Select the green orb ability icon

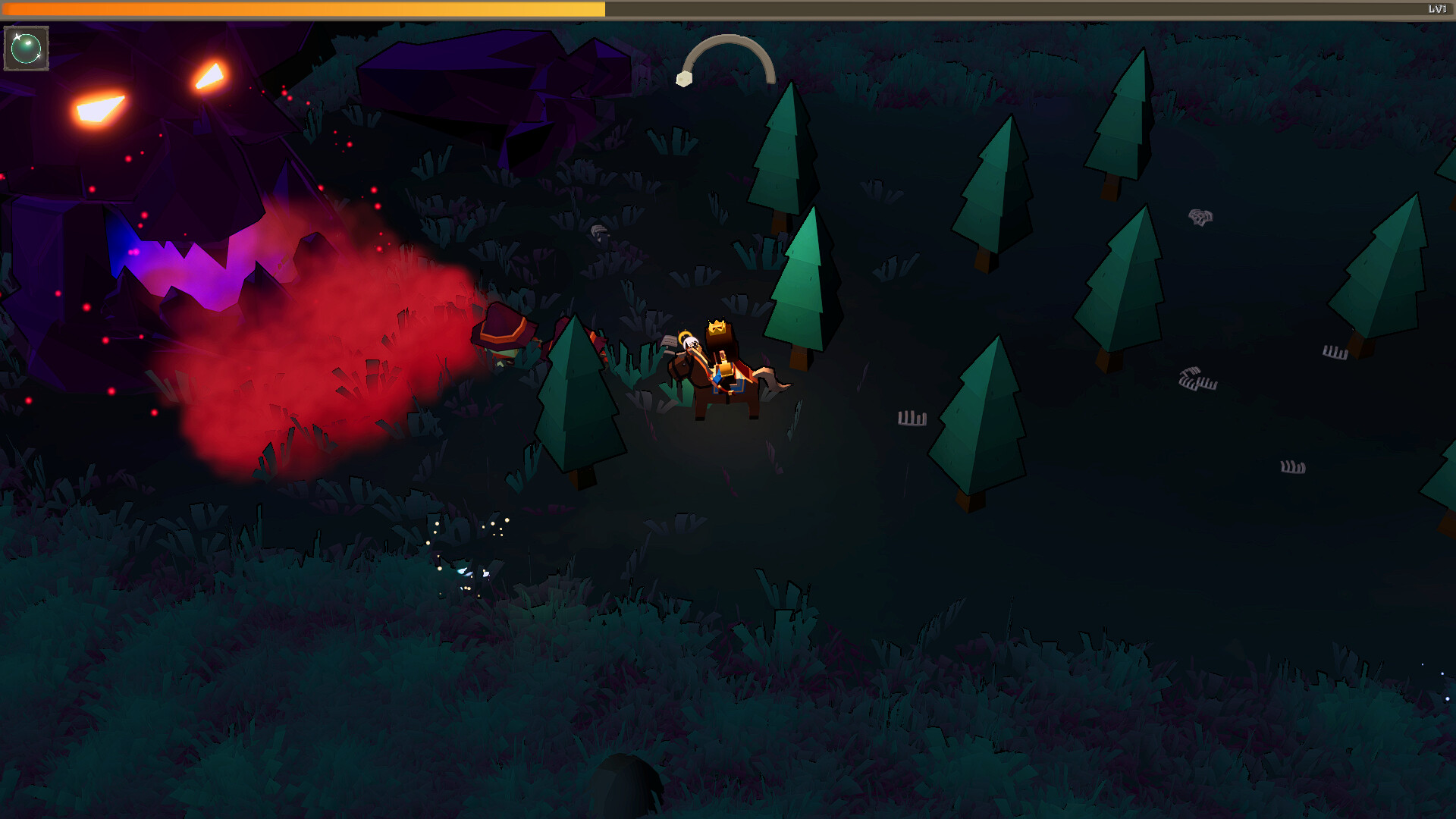pyautogui.click(x=25, y=48)
